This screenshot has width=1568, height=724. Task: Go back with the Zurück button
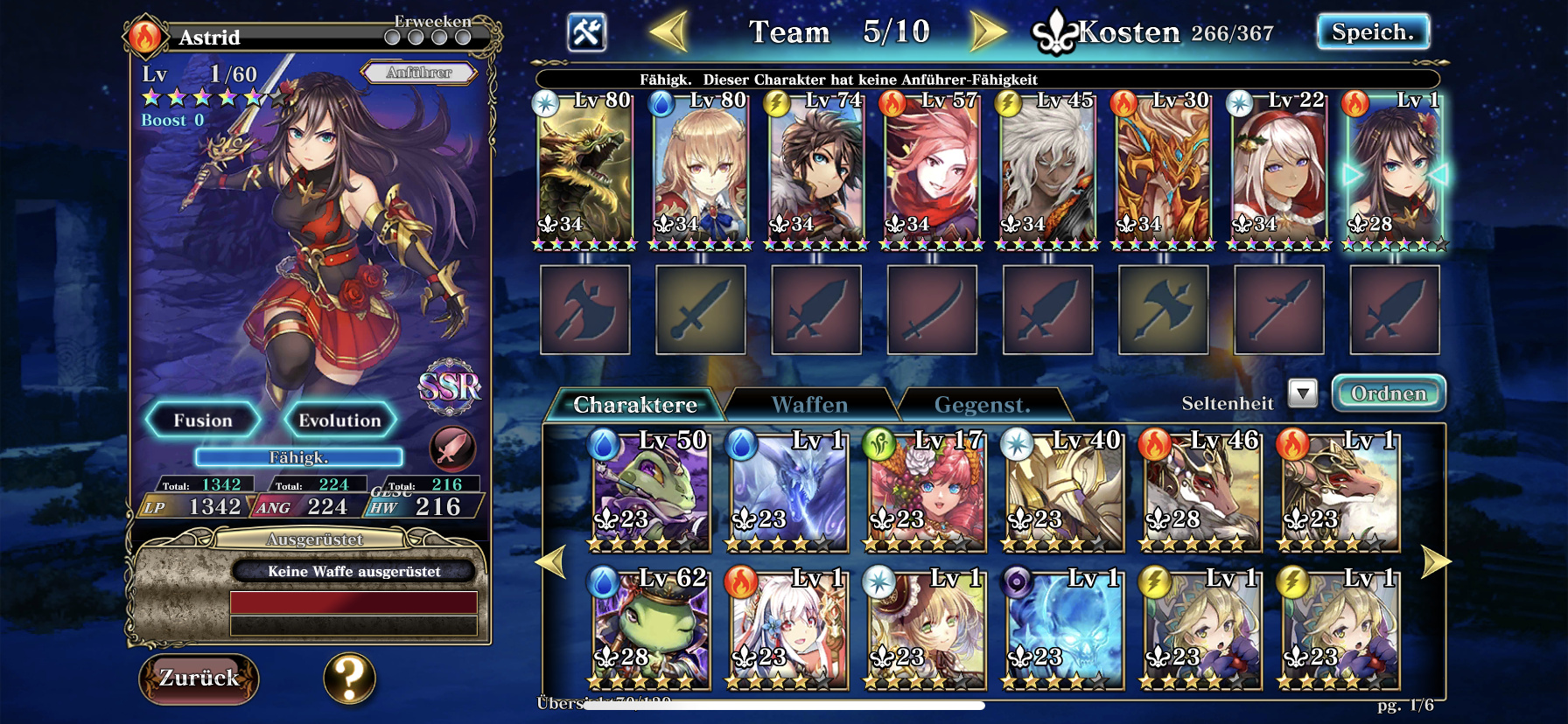[199, 679]
